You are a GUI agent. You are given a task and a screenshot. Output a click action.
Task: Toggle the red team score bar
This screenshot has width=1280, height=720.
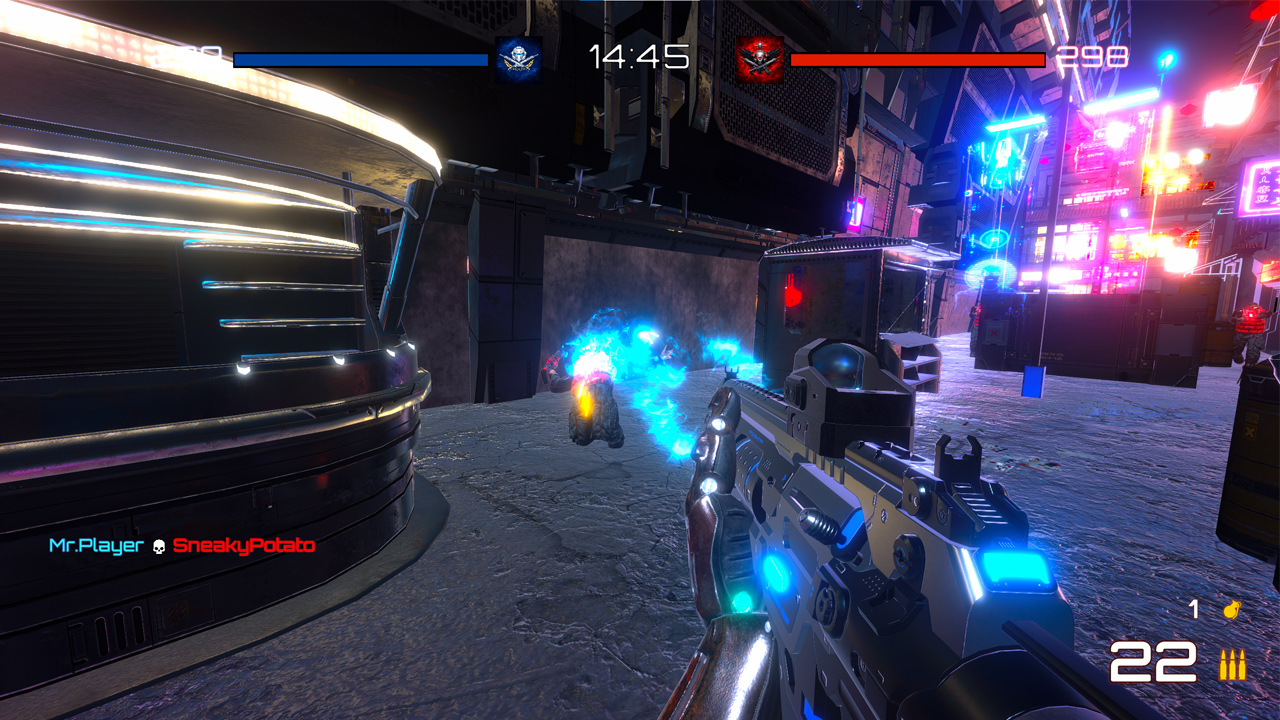(x=915, y=60)
